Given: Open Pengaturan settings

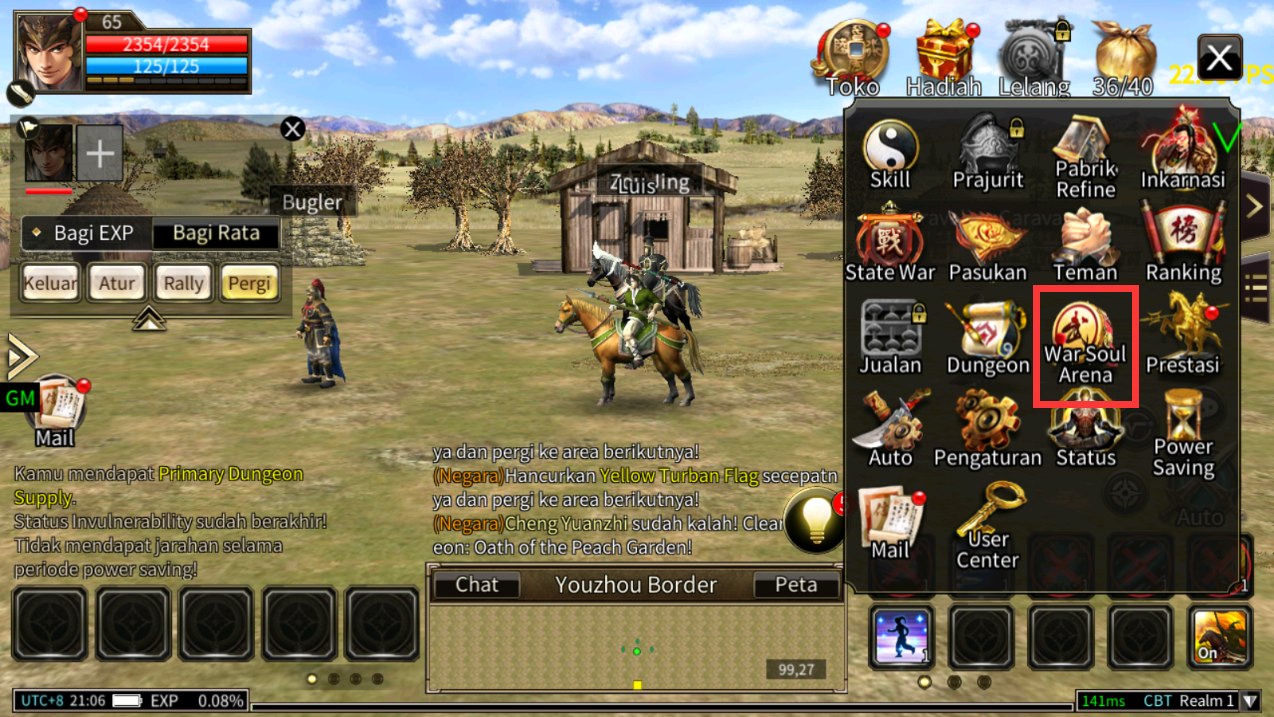Looking at the screenshot, I should tap(988, 431).
